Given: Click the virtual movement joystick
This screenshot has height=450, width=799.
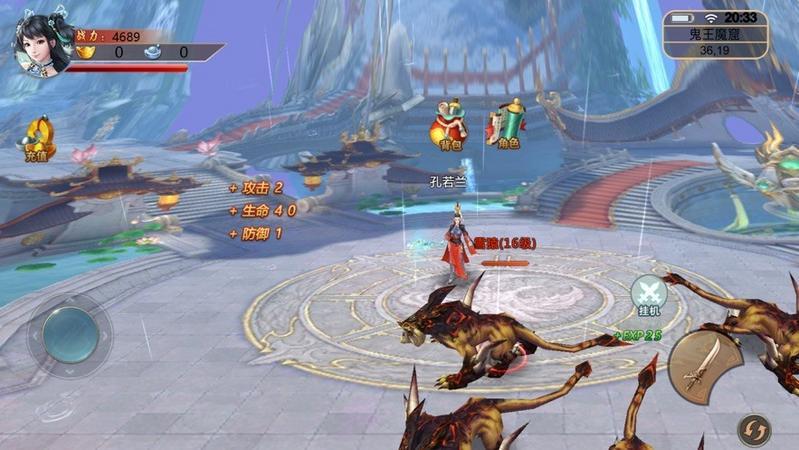Looking at the screenshot, I should click(70, 334).
